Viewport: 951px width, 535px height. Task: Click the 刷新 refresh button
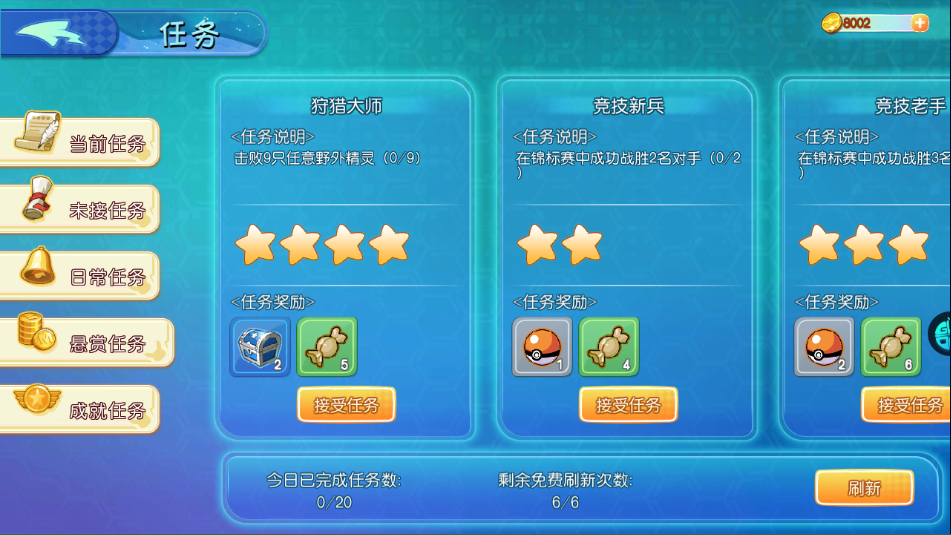864,488
